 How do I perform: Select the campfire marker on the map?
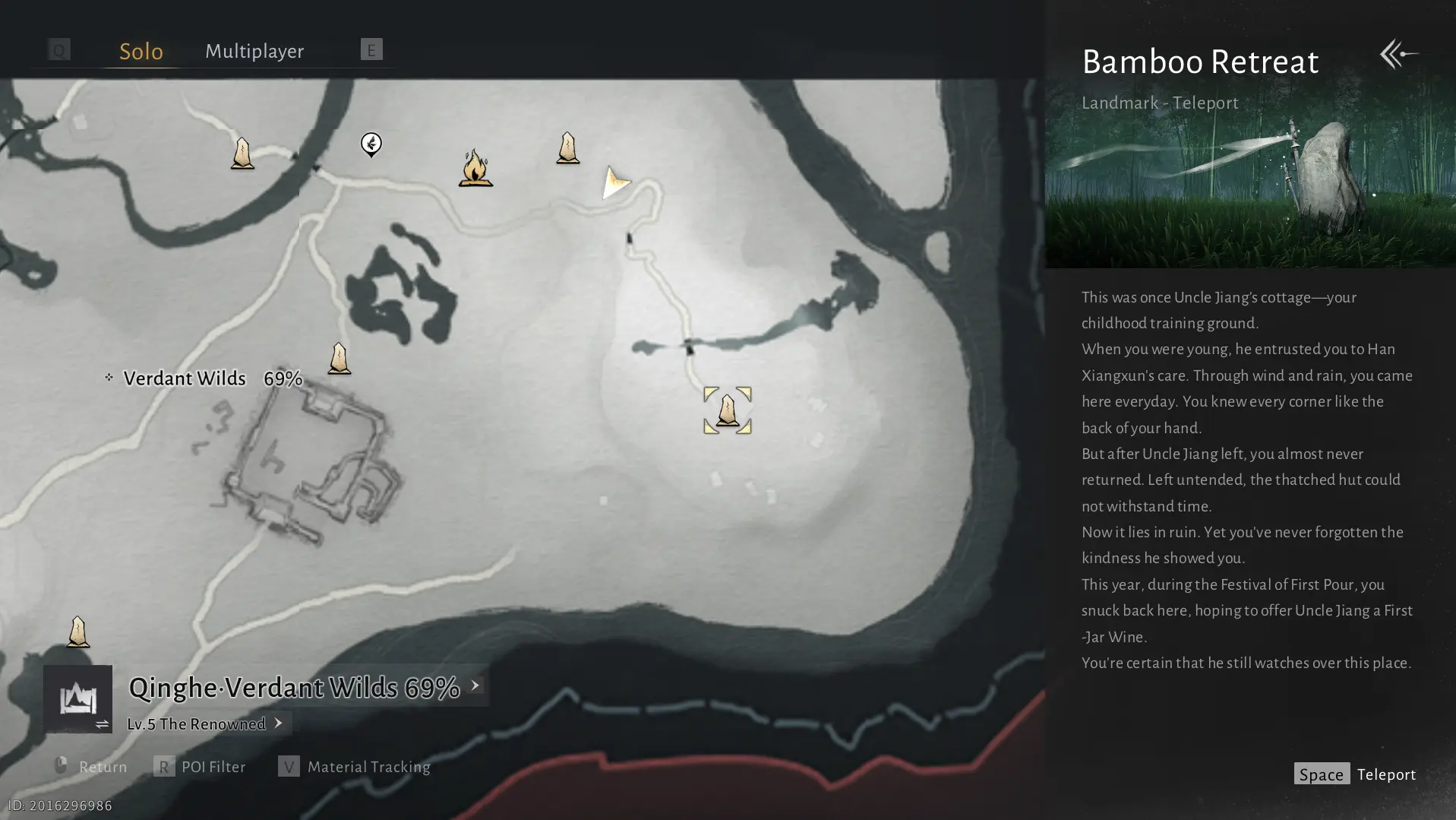pyautogui.click(x=475, y=168)
